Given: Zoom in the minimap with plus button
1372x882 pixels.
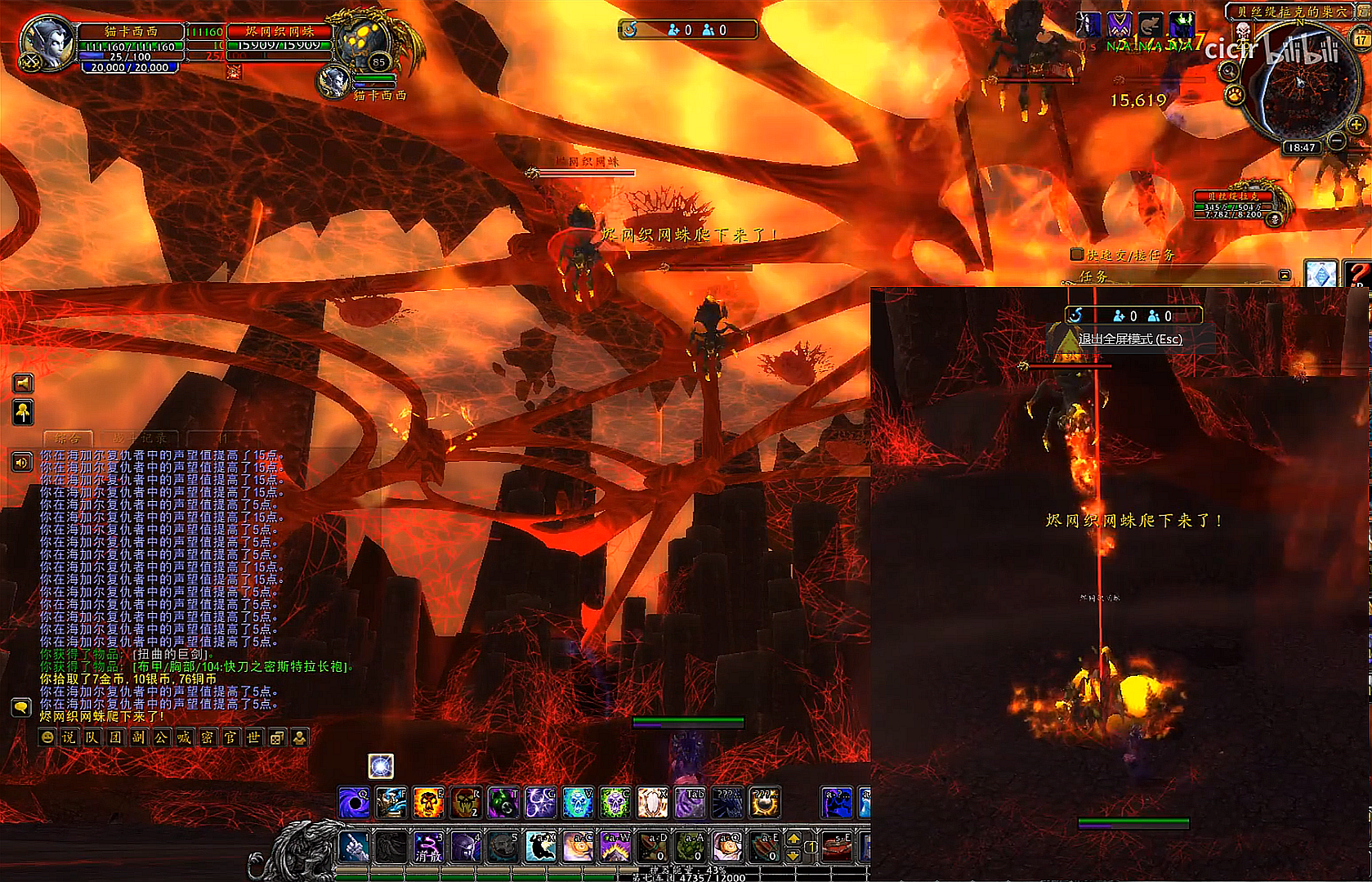Looking at the screenshot, I should coord(1356,125).
